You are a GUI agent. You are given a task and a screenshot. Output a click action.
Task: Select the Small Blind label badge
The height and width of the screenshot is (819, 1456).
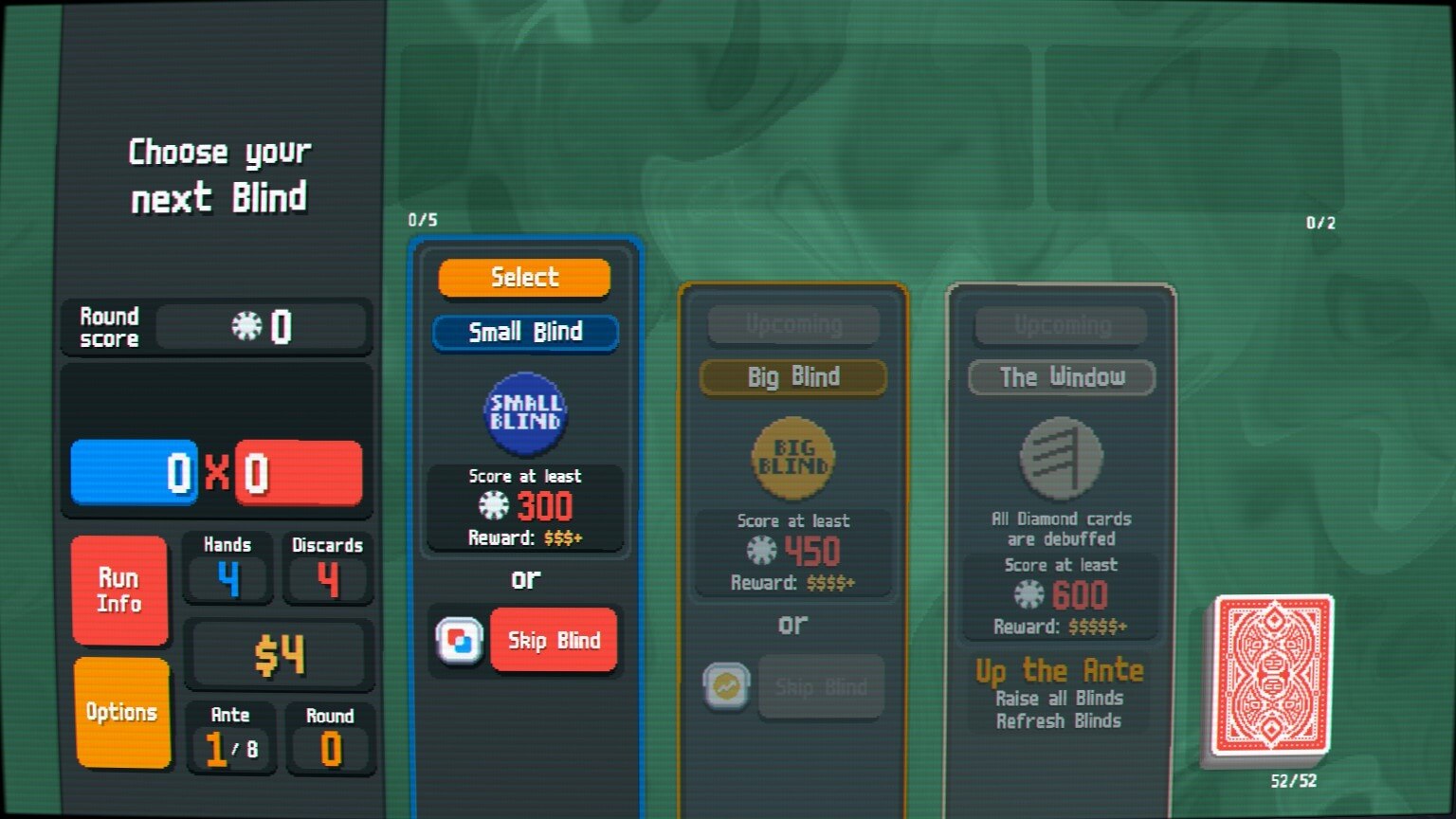pos(524,332)
